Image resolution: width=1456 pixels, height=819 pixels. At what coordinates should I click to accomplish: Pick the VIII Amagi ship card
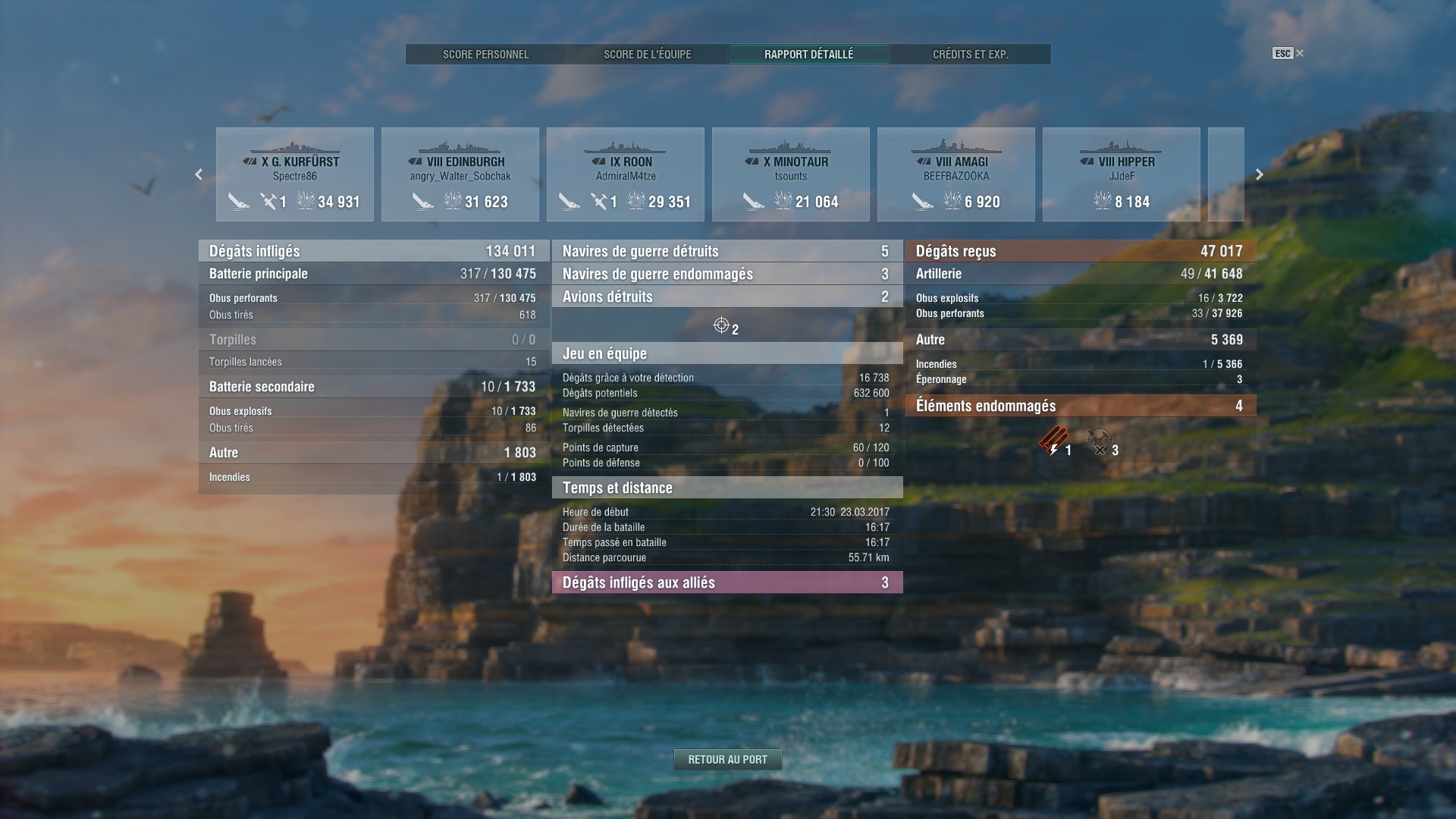click(956, 174)
